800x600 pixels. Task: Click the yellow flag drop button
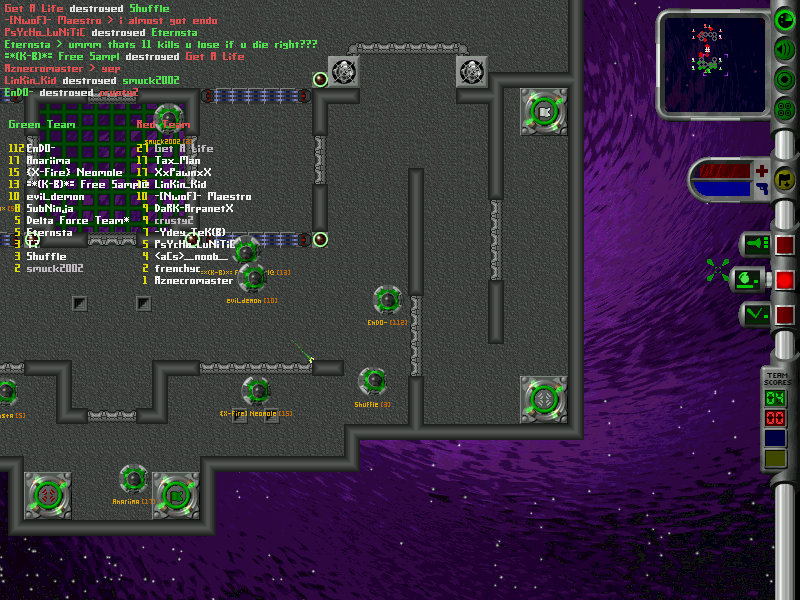click(786, 180)
